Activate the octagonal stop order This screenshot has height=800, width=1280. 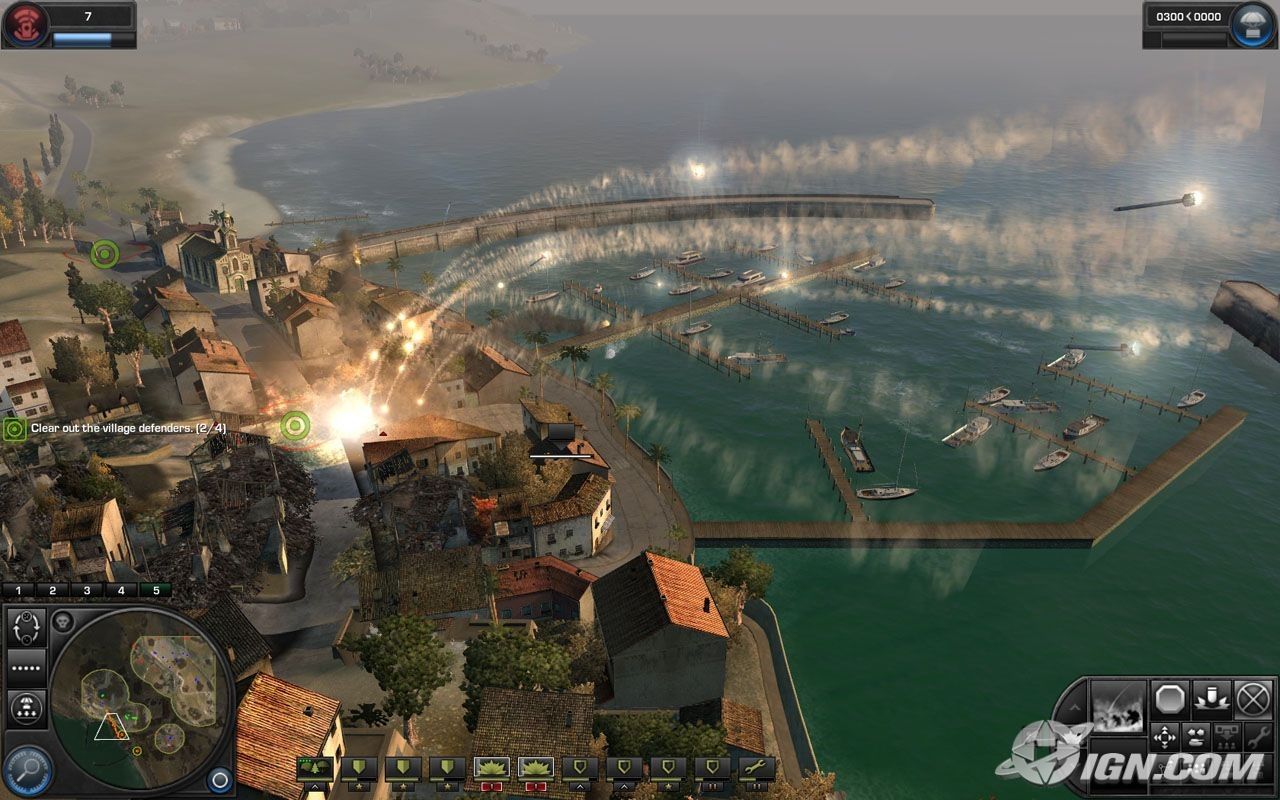tap(1168, 698)
